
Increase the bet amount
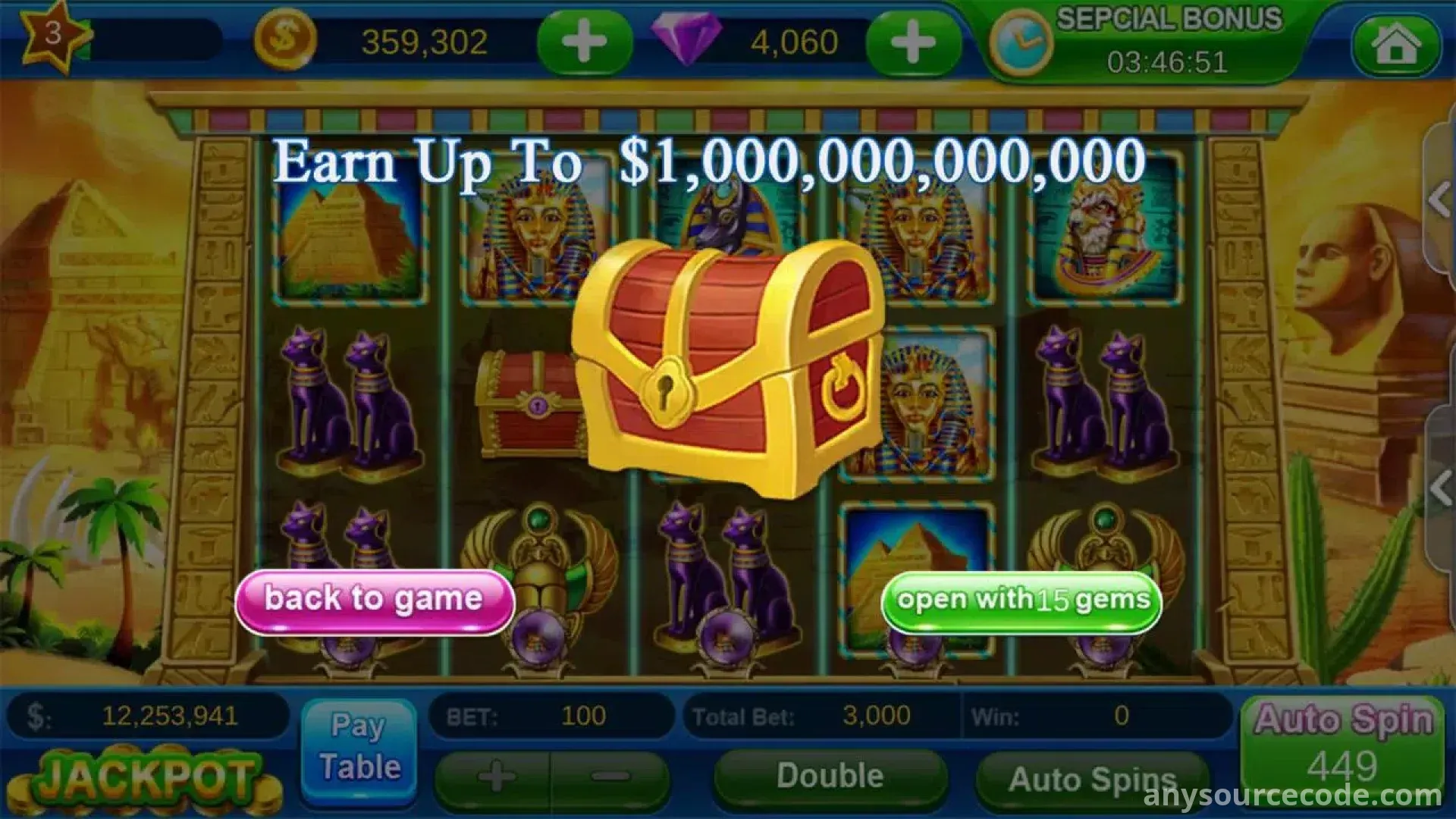pos(495,777)
